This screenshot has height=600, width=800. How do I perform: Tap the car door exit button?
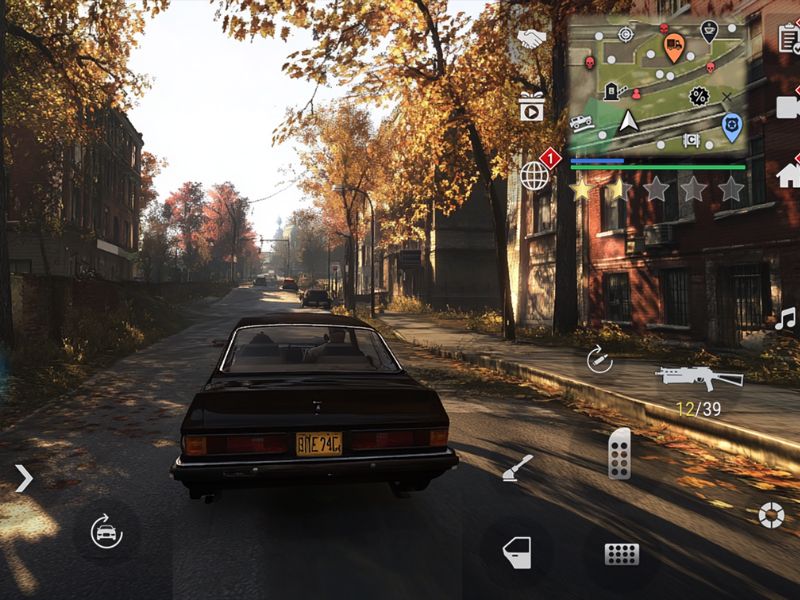point(517,552)
